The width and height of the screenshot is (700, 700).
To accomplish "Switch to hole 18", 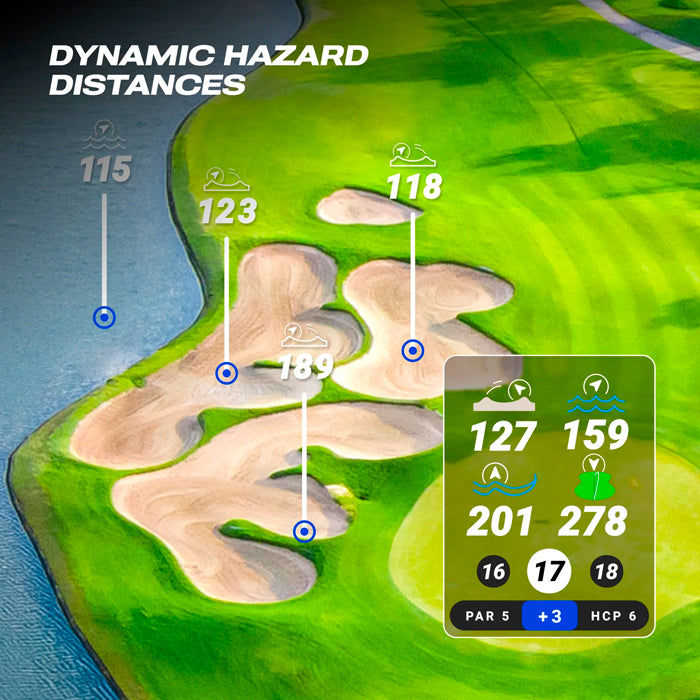I will pos(606,573).
